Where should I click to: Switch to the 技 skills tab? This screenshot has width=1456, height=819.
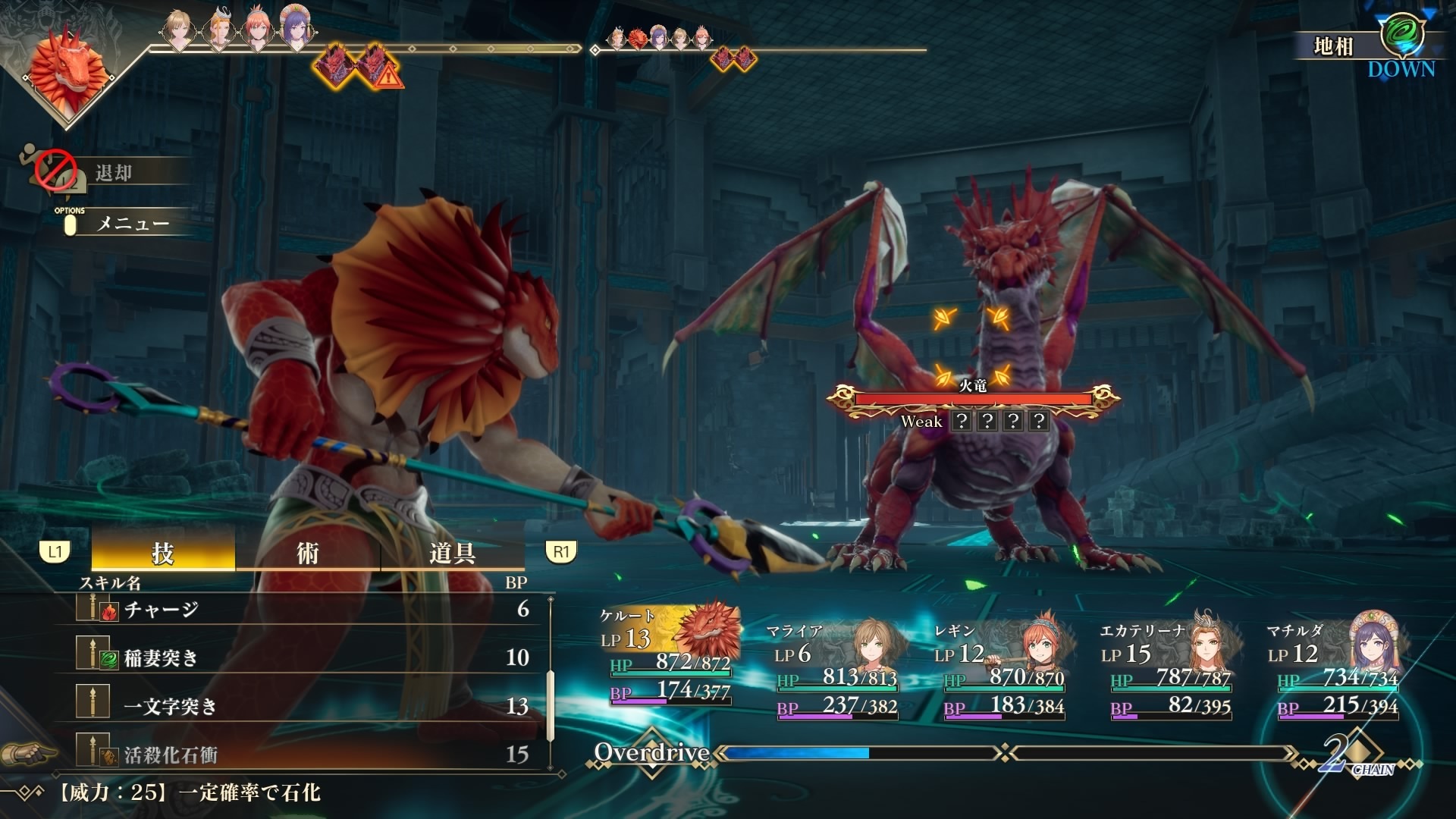point(163,553)
